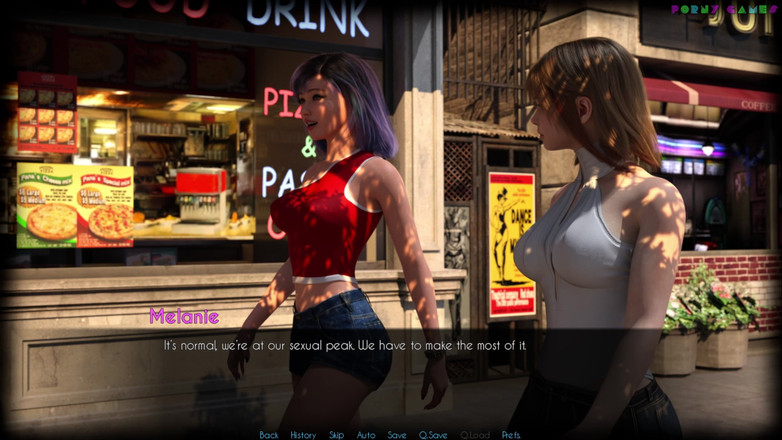The image size is (782, 440).
Task: Open the Save screen
Action: pyautogui.click(x=397, y=435)
